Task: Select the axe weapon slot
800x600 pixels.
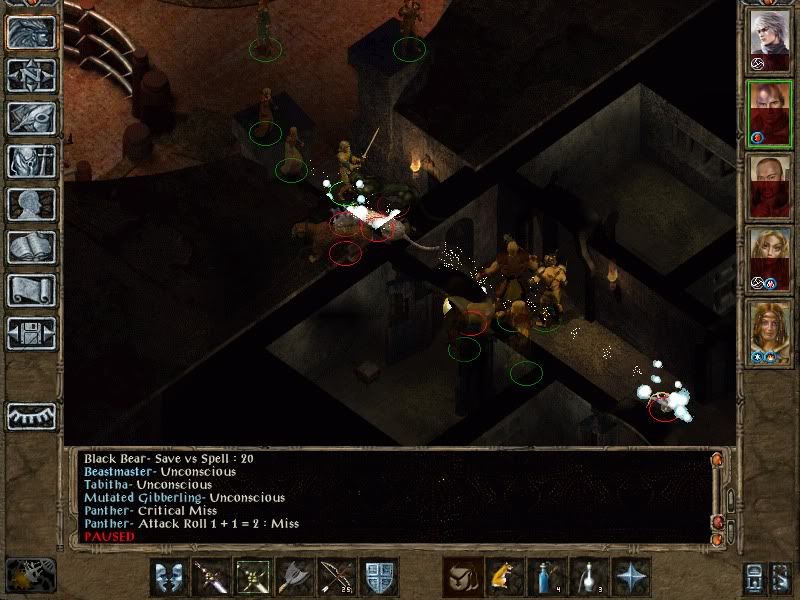Action: pyautogui.click(x=294, y=577)
